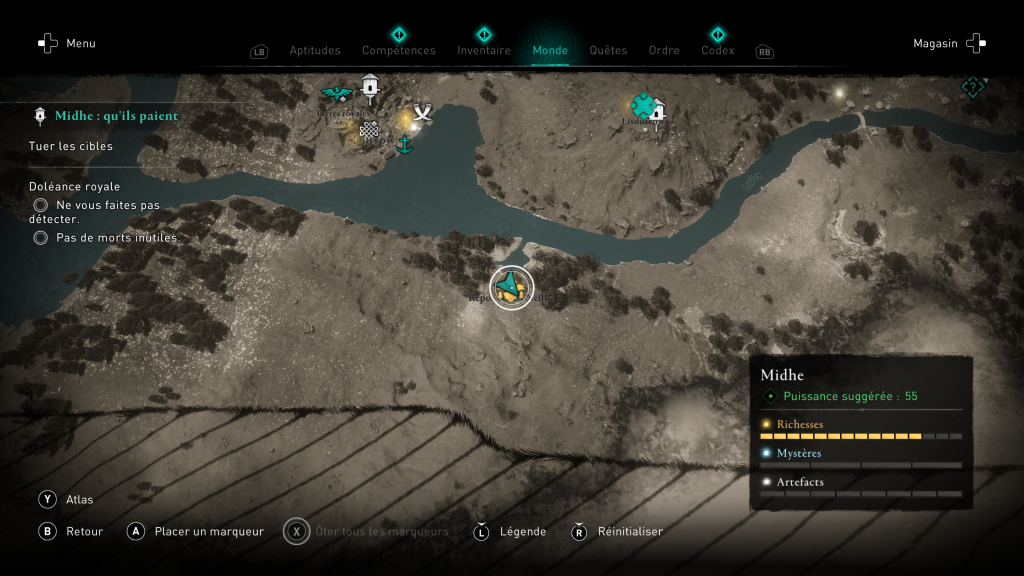Open the Inventaire tab
Screen dimensions: 1024x576
tap(484, 50)
